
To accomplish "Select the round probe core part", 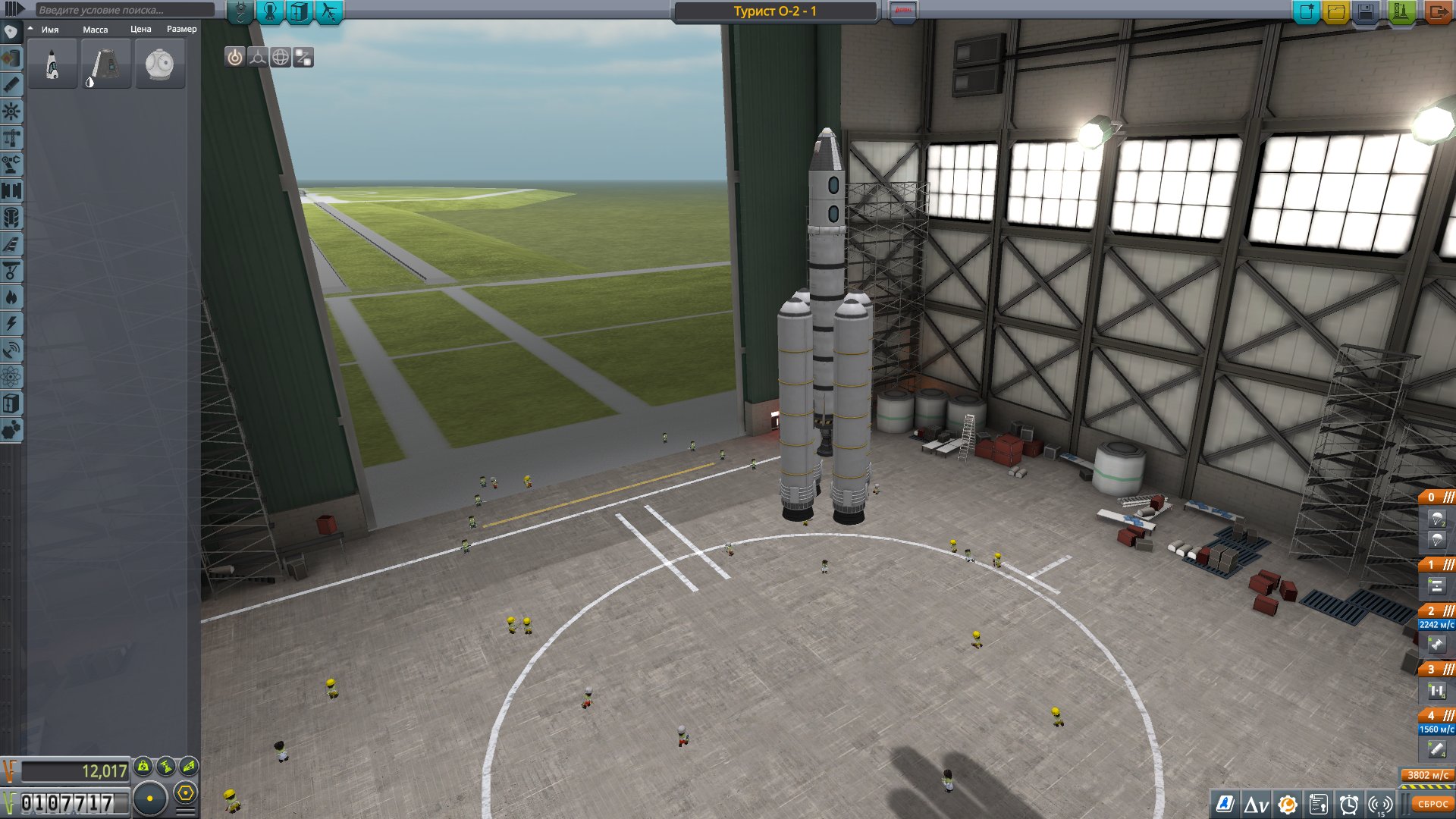I will pos(160,64).
